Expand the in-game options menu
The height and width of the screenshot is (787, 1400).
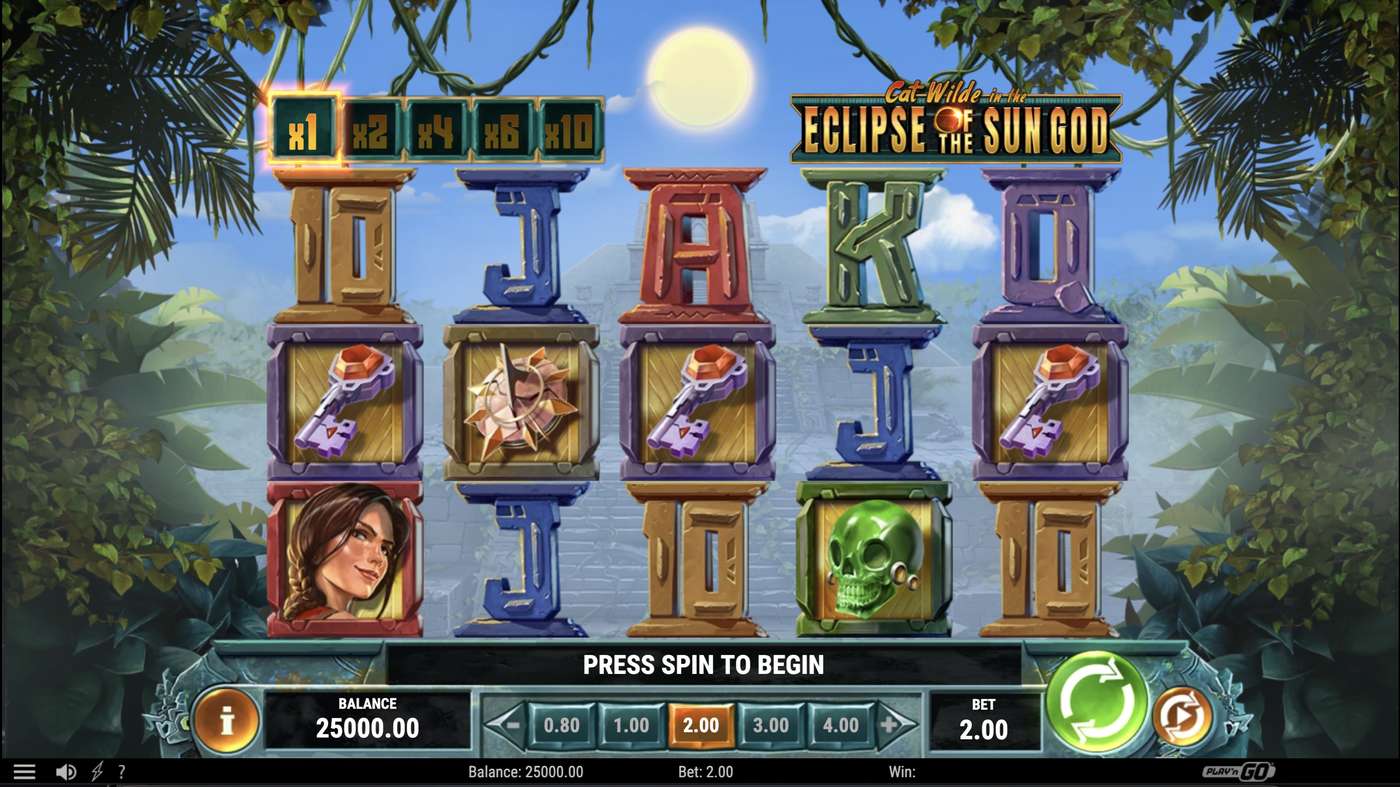(x=25, y=771)
